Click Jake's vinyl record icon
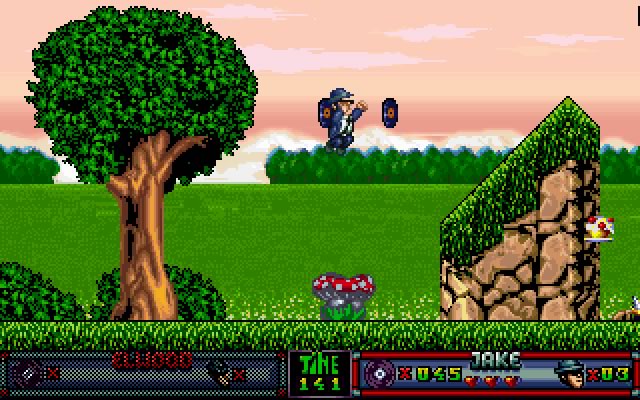The width and height of the screenshot is (640, 400). coord(380,374)
